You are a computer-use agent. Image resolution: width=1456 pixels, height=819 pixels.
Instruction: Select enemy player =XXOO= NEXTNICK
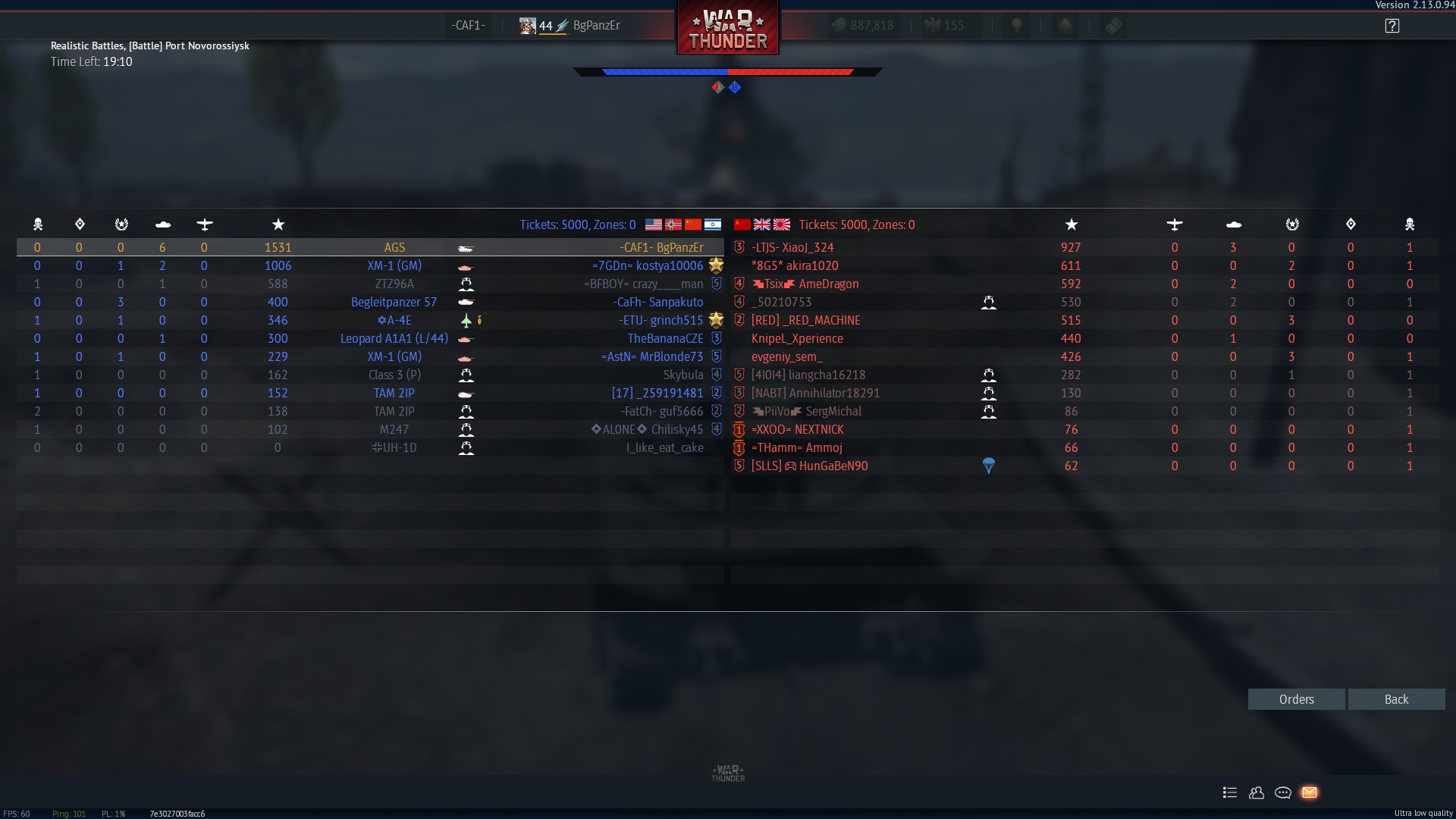click(x=797, y=429)
